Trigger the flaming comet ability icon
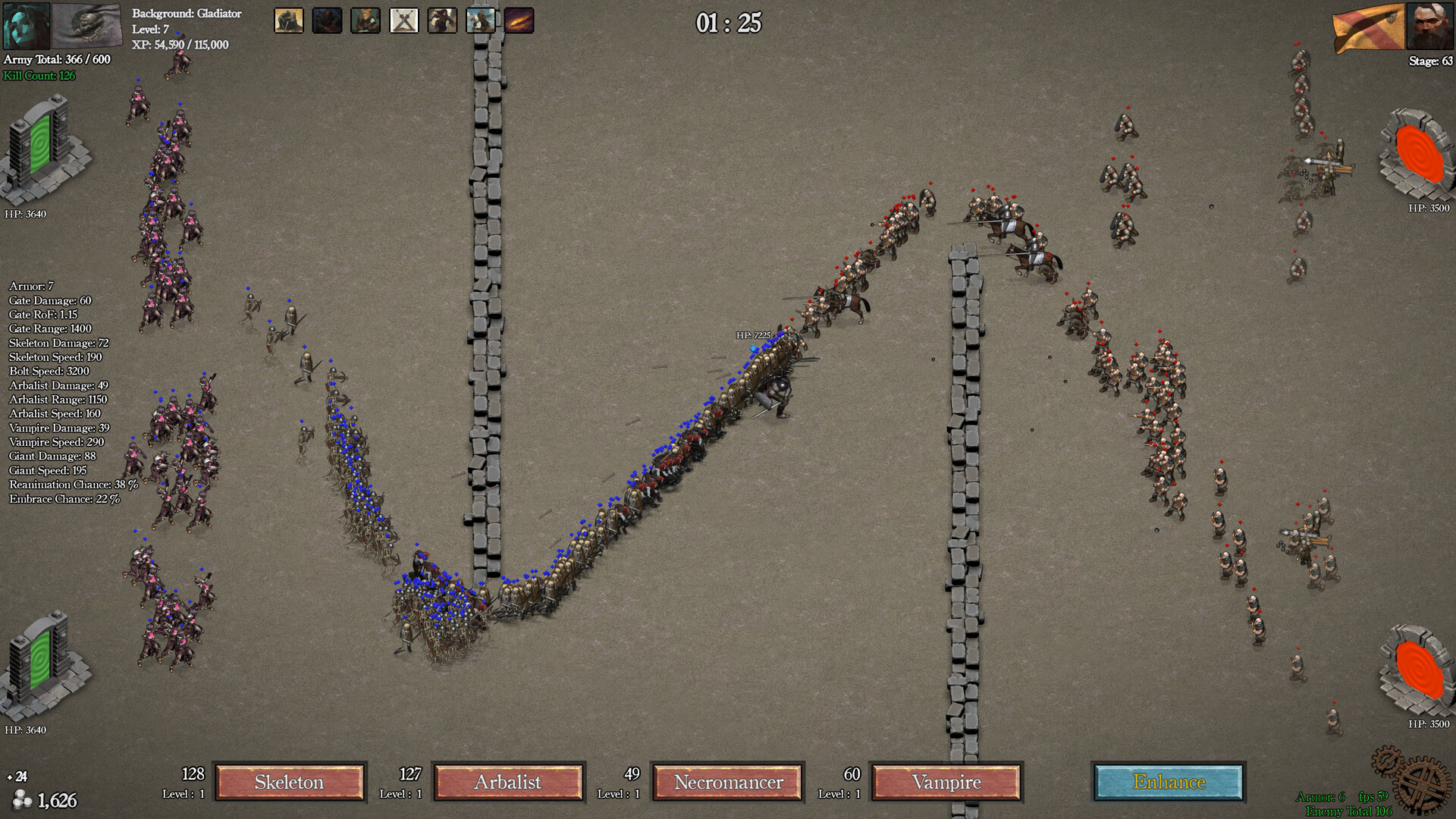The width and height of the screenshot is (1456, 819). (x=519, y=20)
